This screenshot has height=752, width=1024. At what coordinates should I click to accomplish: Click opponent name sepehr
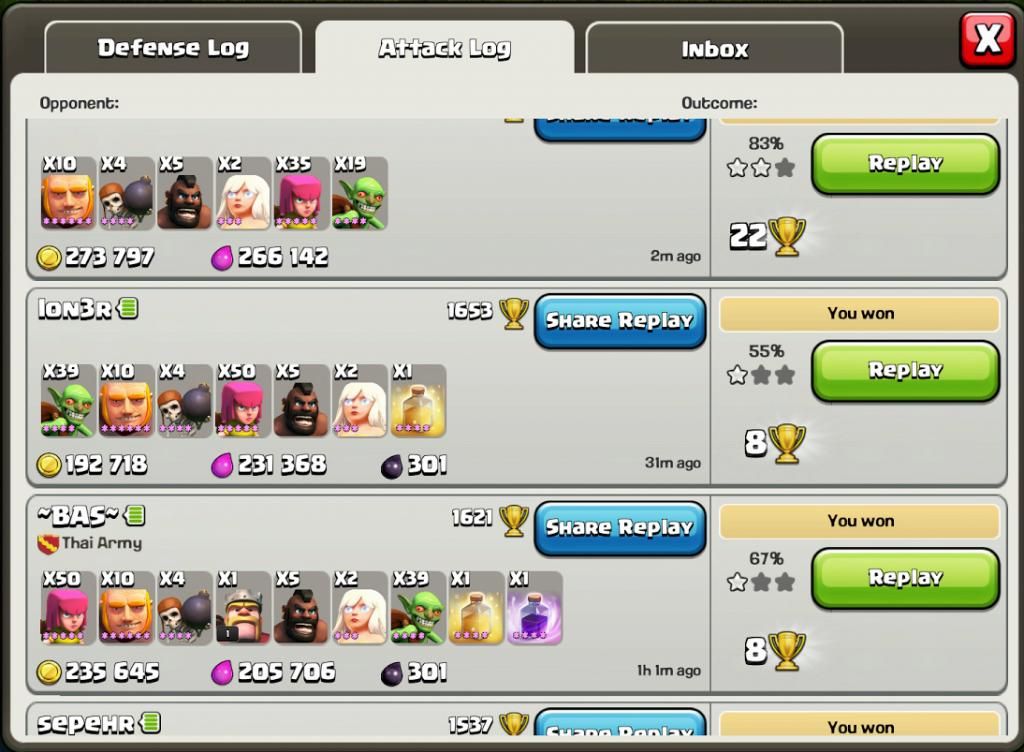pyautogui.click(x=85, y=724)
